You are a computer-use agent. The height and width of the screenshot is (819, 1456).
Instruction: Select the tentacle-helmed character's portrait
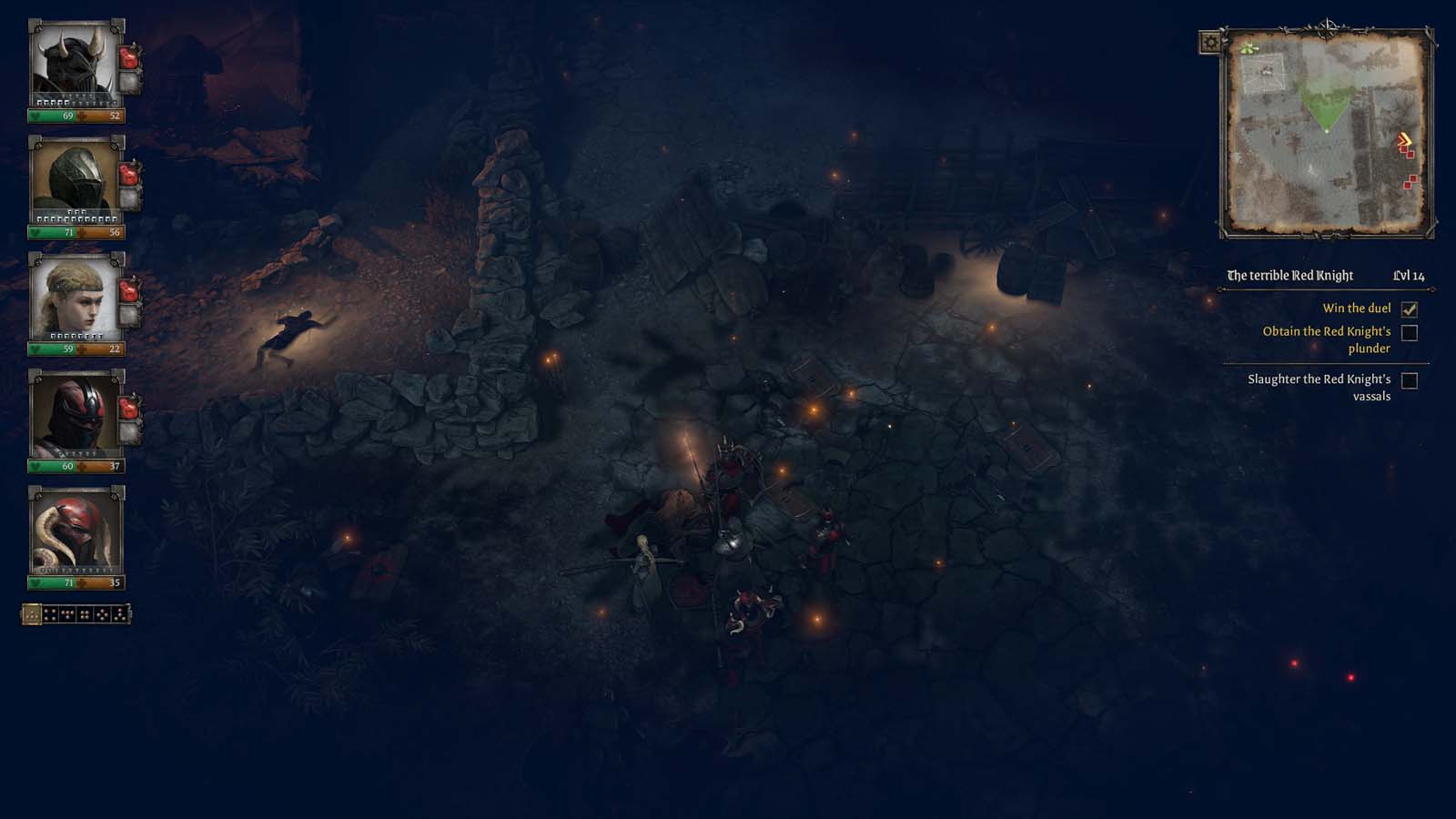77,531
